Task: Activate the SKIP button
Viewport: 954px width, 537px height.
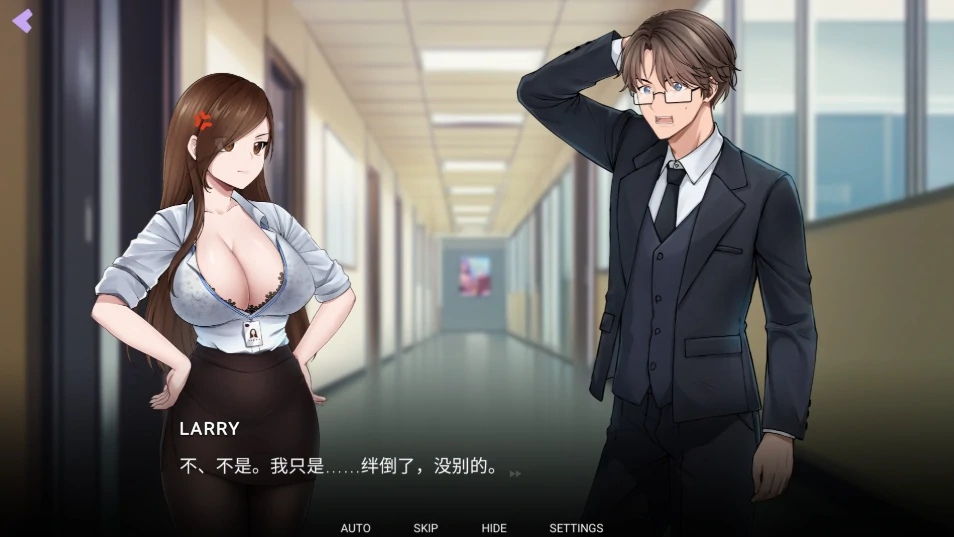Action: click(x=425, y=528)
